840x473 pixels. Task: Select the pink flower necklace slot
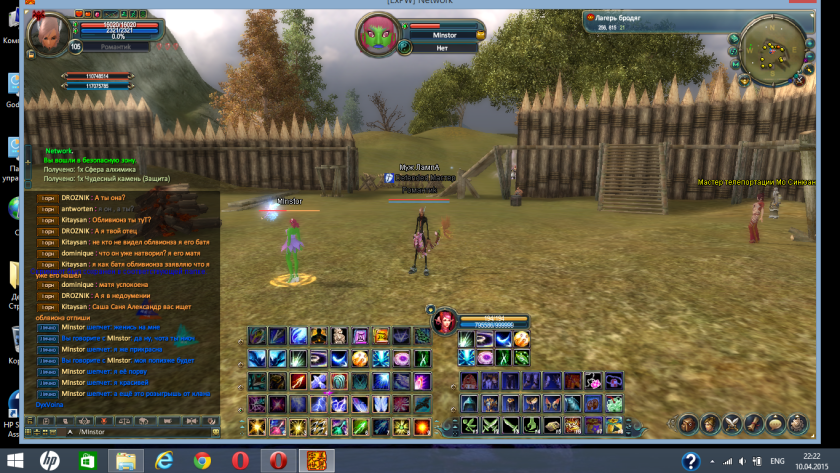point(593,380)
